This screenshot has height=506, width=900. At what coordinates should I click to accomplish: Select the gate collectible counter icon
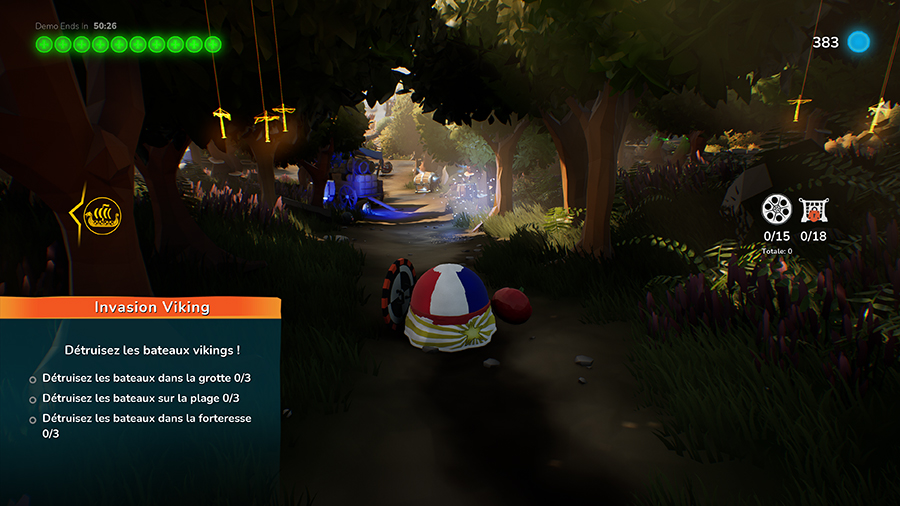click(x=813, y=210)
